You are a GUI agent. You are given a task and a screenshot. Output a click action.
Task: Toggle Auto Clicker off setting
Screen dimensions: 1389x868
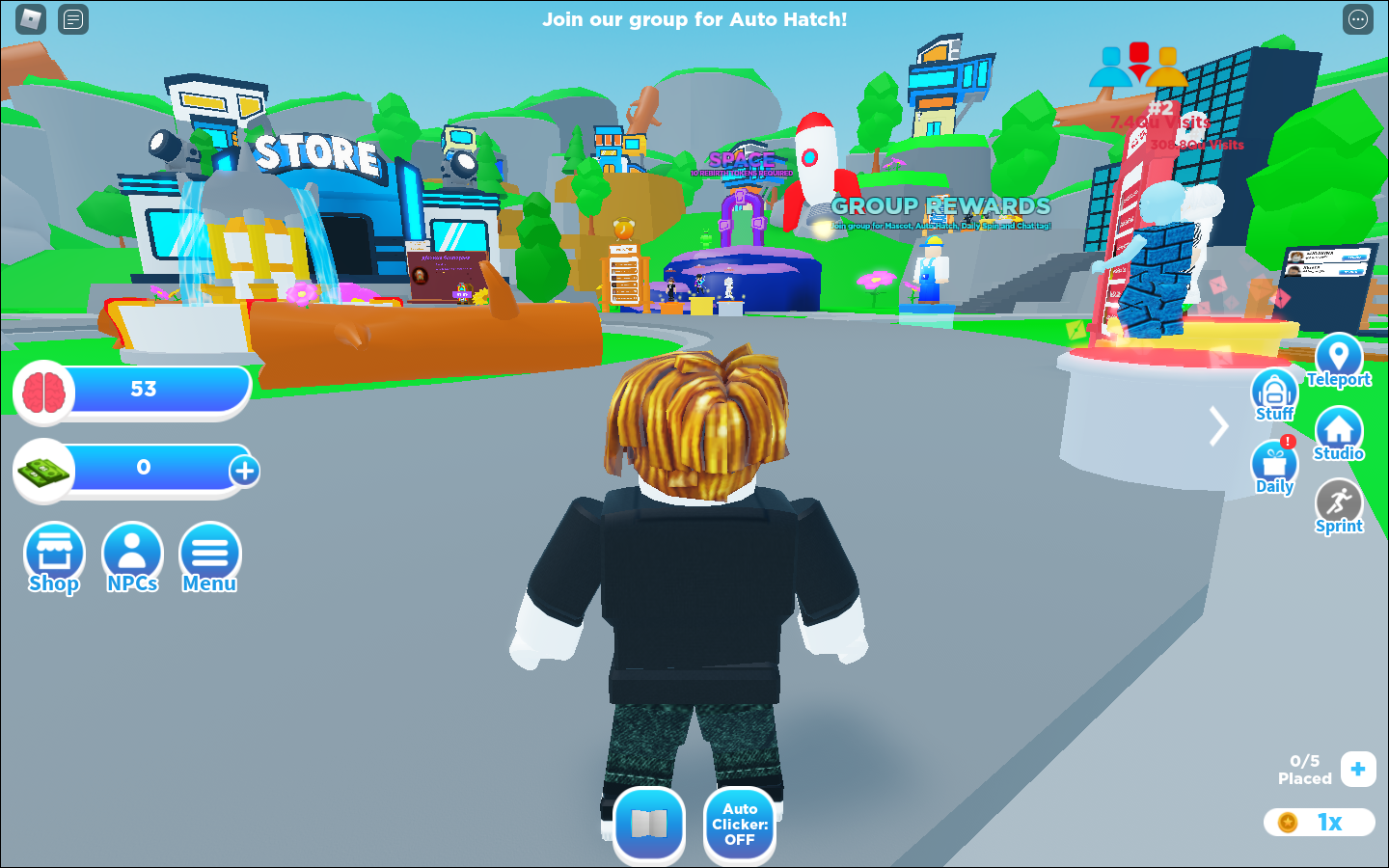pyautogui.click(x=739, y=825)
